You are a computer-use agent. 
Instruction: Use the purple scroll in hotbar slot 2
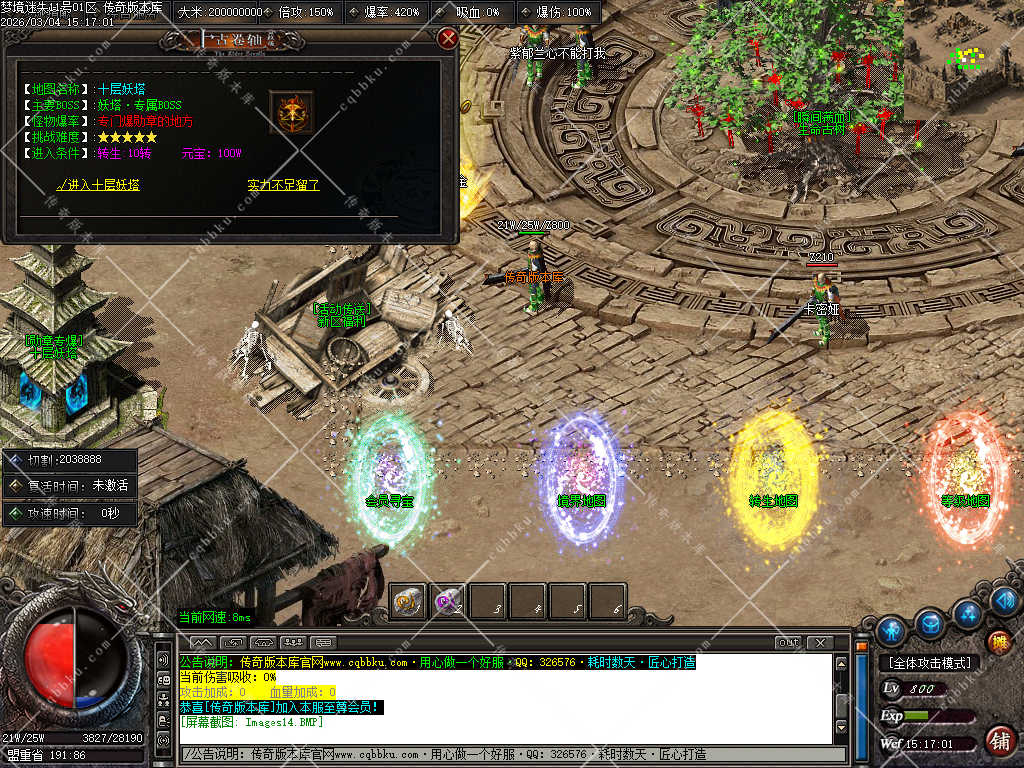[x=448, y=601]
